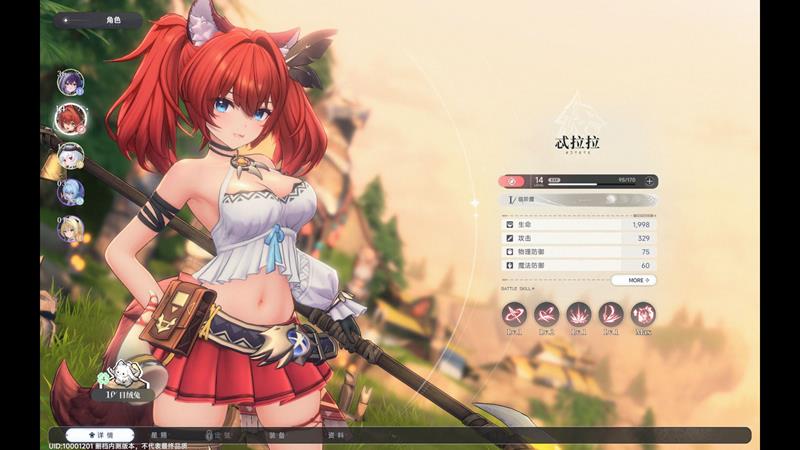Image resolution: width=800 pixels, height=450 pixels.
Task: Switch to the 资料 profile tab
Action: [x=336, y=436]
